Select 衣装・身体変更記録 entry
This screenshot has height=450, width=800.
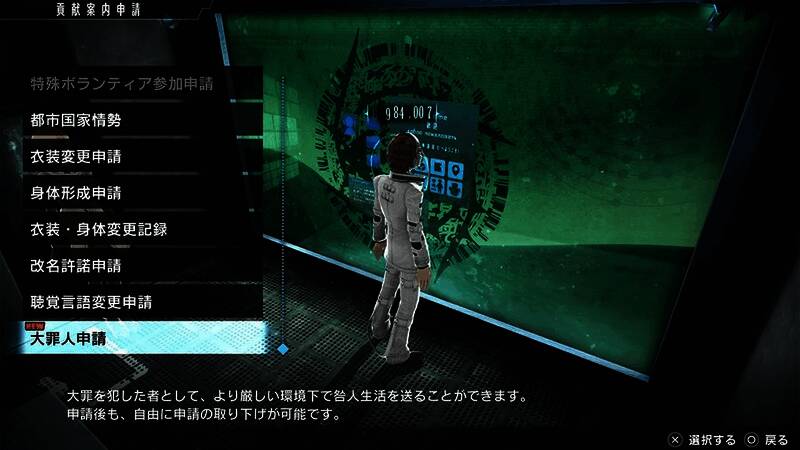click(x=98, y=229)
